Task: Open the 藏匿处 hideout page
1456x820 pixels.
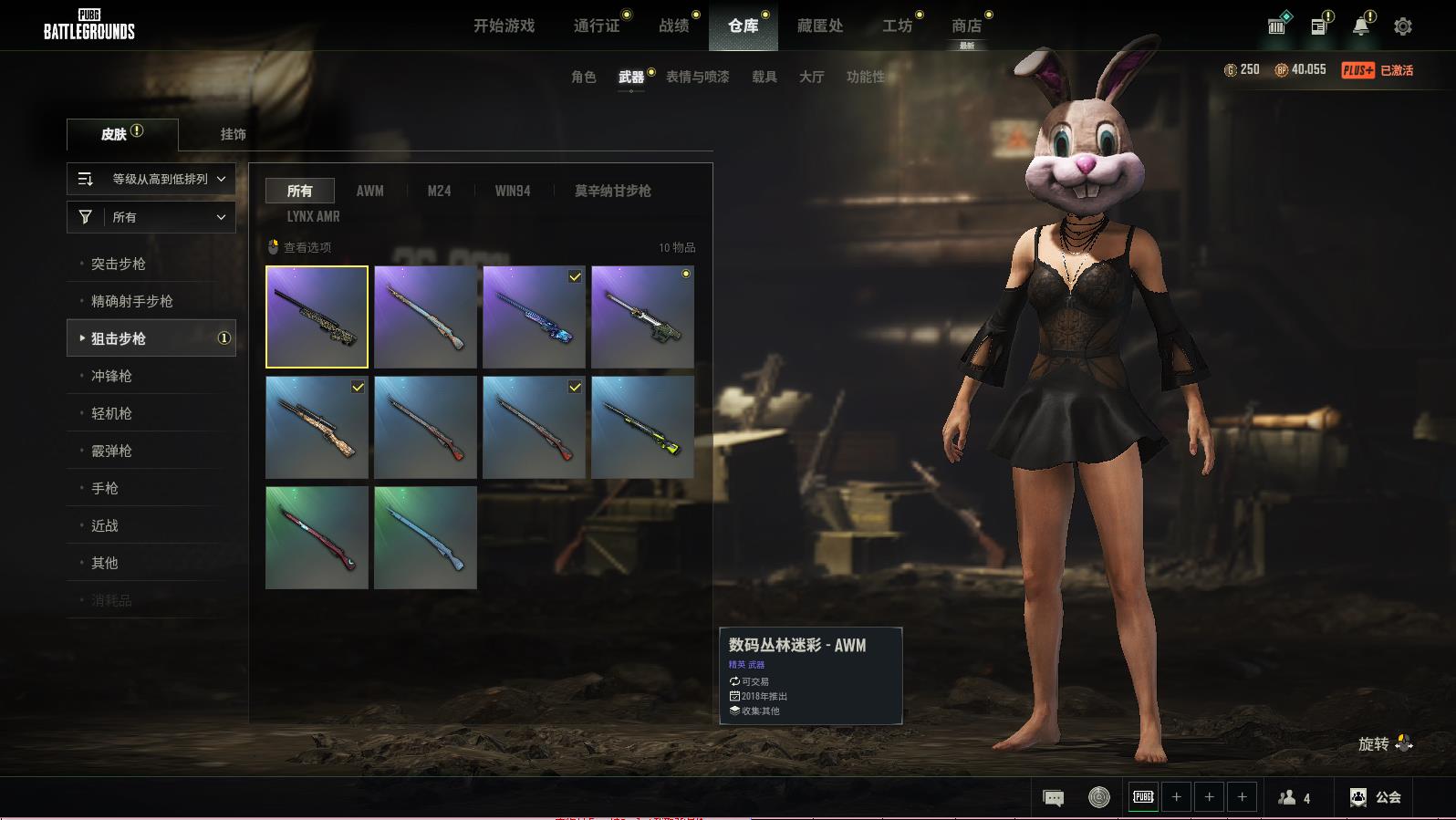Action: 820,26
